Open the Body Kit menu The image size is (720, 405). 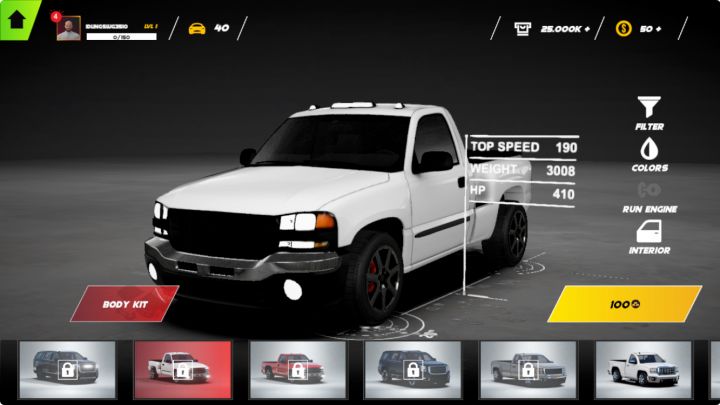pos(126,303)
